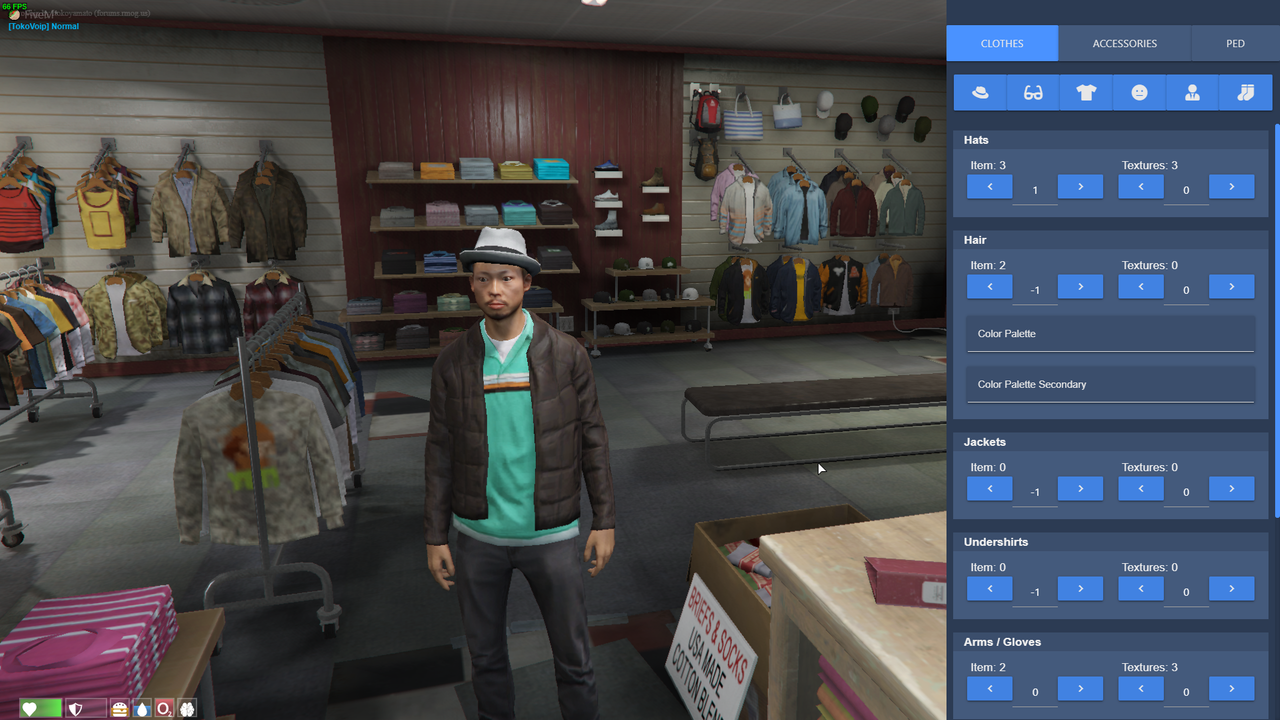Select next Hair item

1080,287
